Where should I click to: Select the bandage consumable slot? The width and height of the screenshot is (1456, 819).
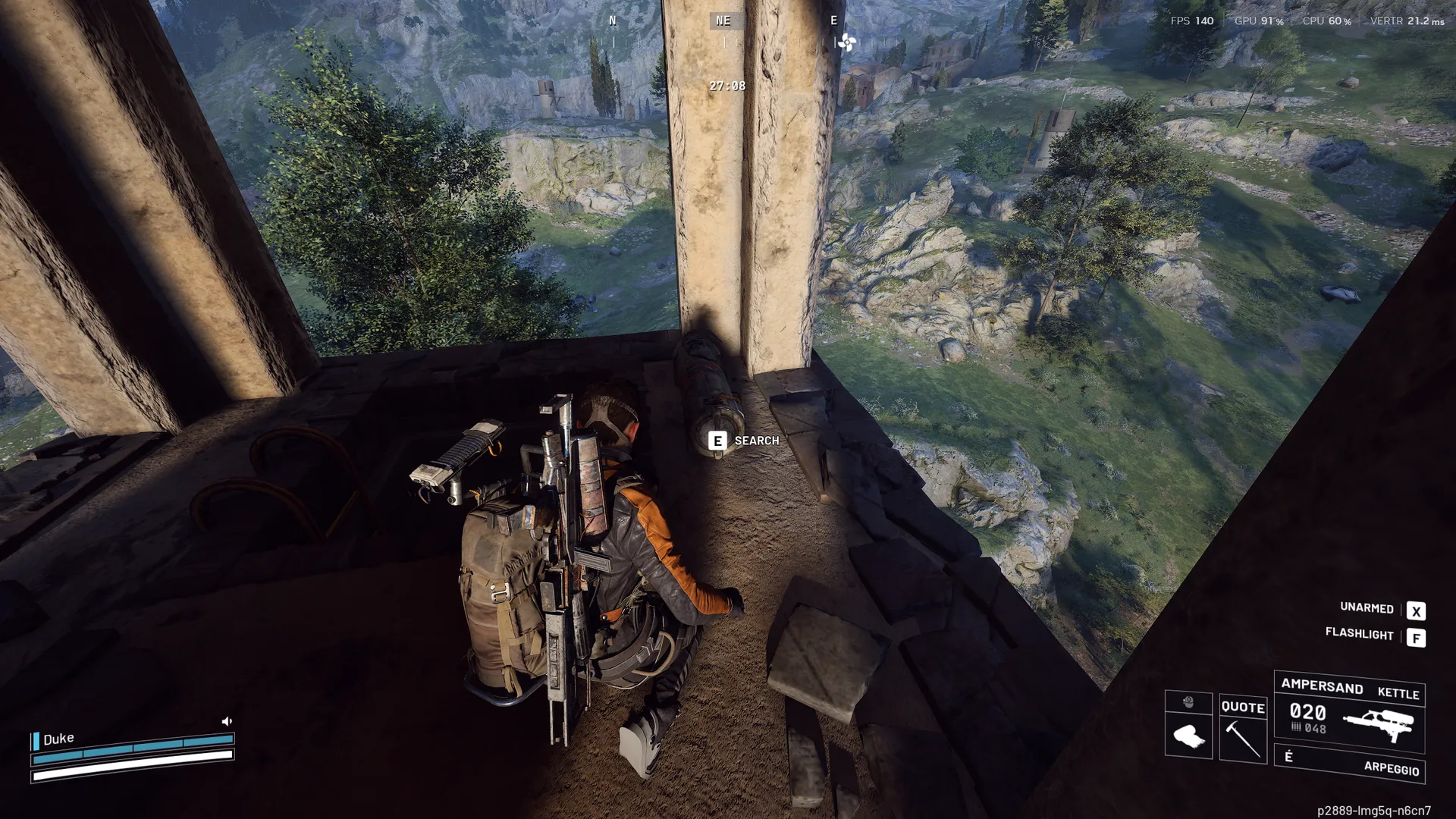coord(1188,734)
